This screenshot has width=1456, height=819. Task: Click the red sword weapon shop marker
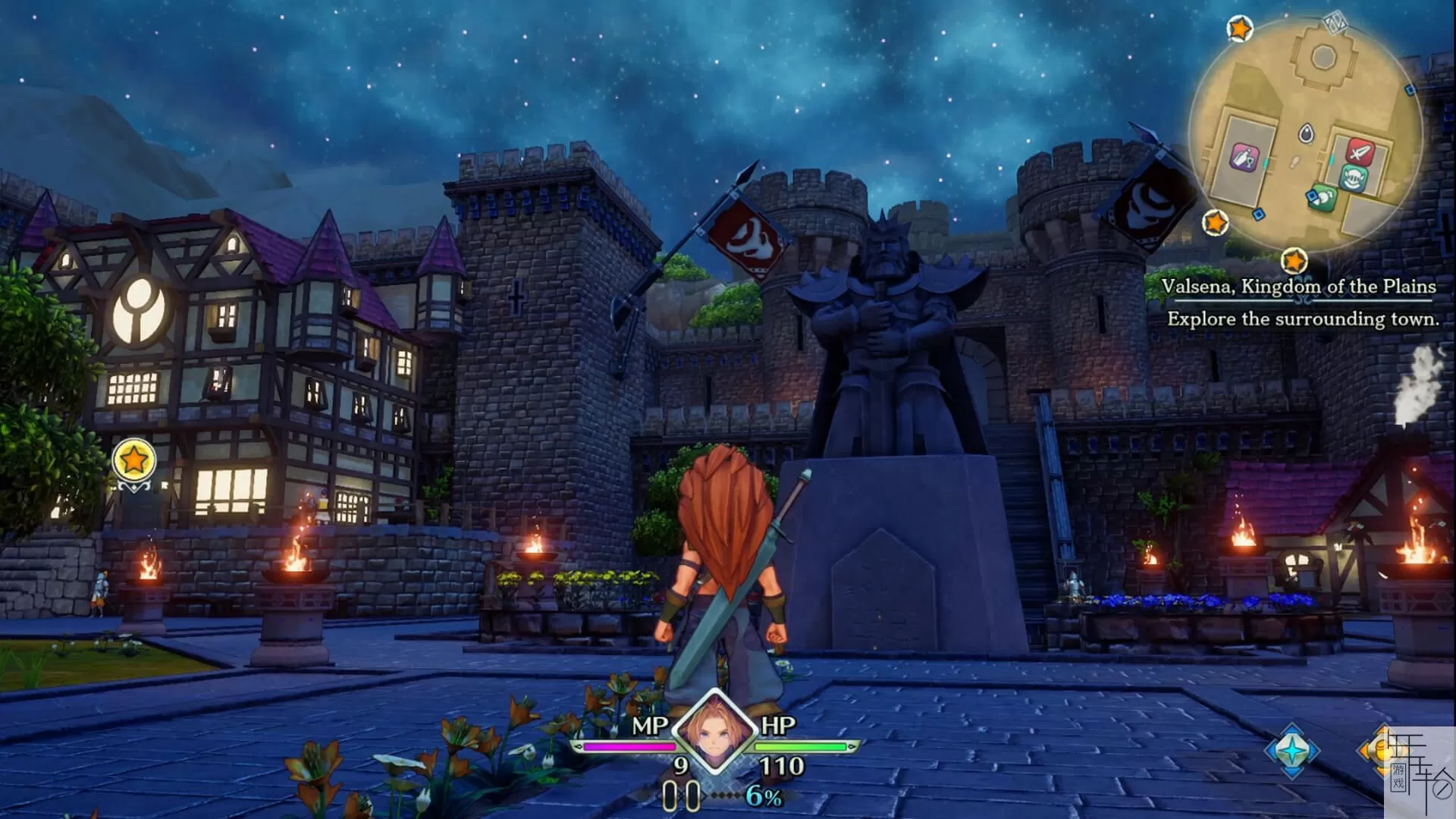pos(1360,152)
